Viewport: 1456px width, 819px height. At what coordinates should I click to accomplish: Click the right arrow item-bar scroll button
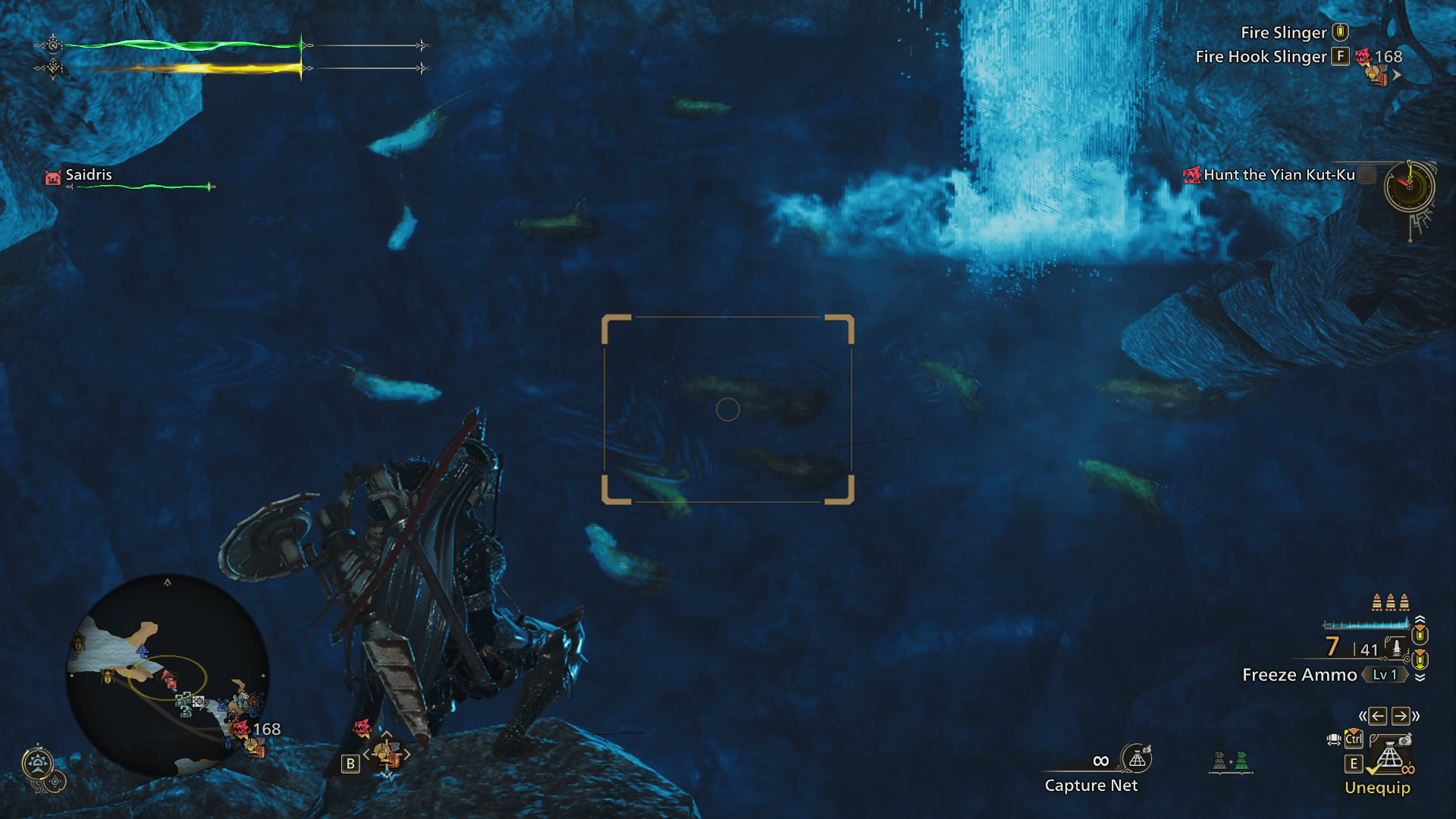coord(1401,716)
